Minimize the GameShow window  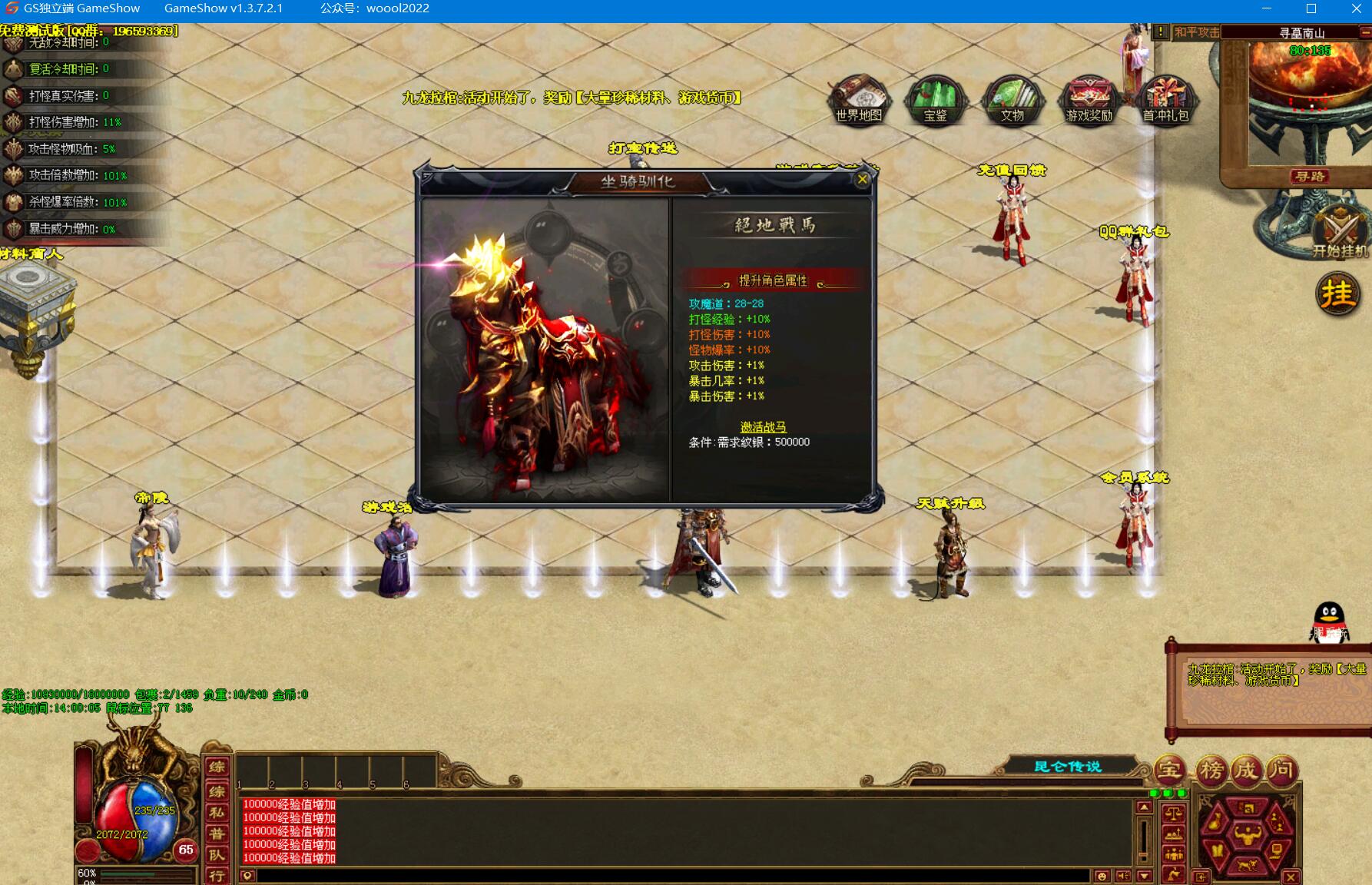[1266, 8]
